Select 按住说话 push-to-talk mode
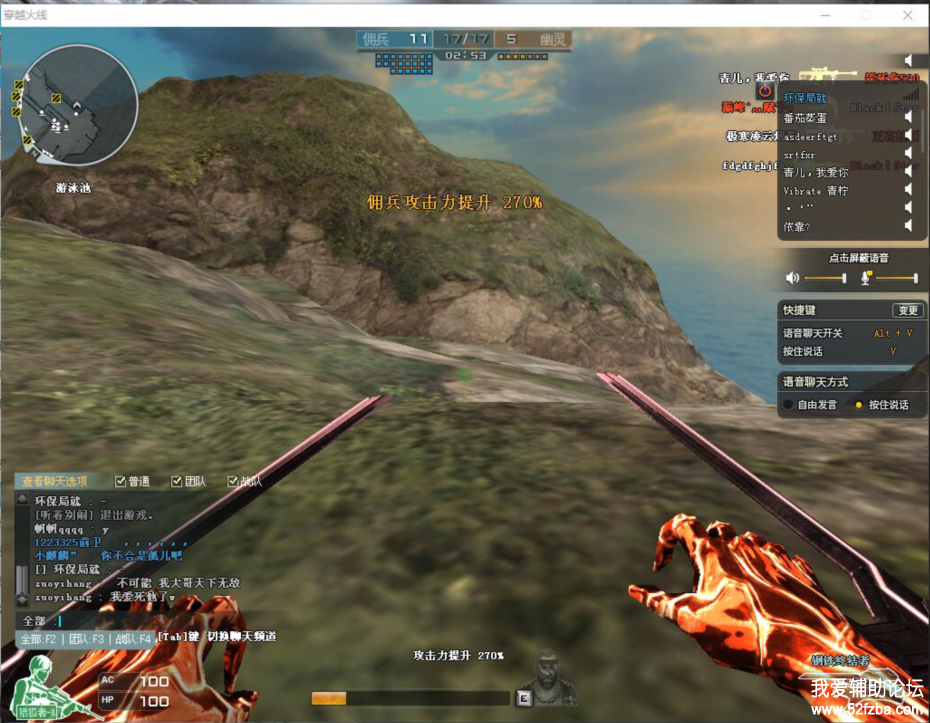The width and height of the screenshot is (930, 723). point(857,405)
